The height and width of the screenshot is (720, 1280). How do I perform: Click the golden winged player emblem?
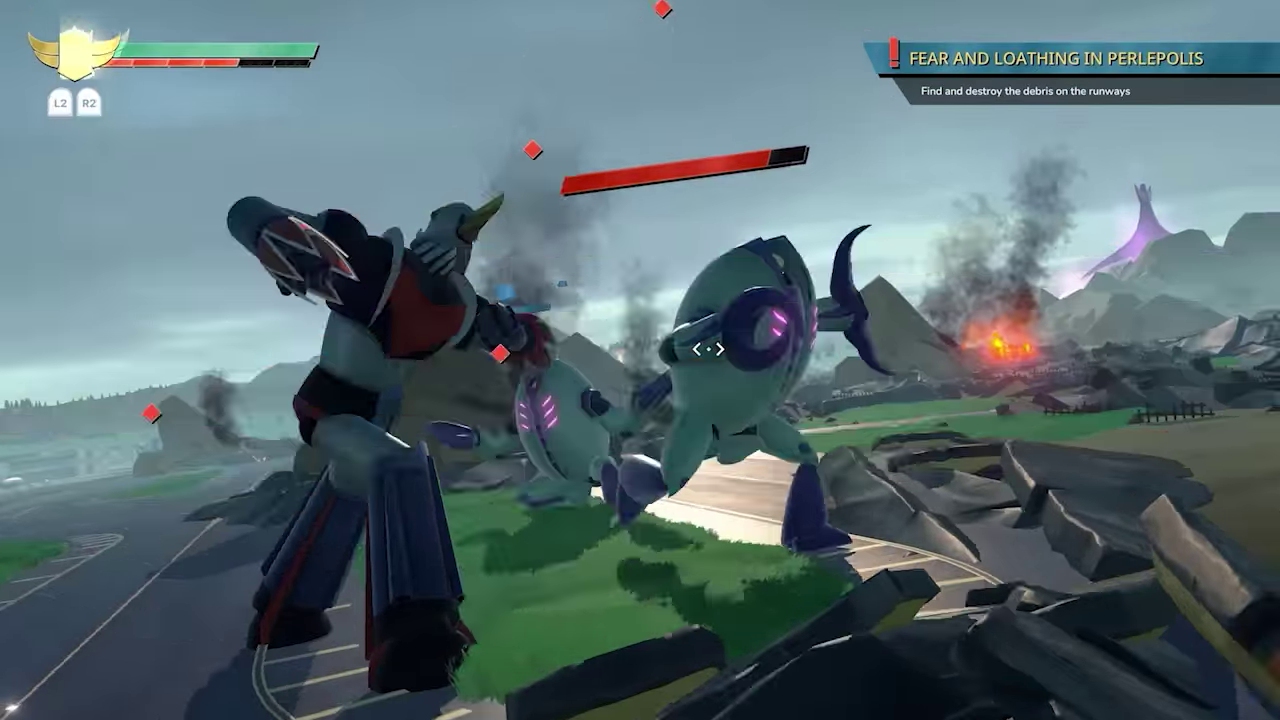77,52
